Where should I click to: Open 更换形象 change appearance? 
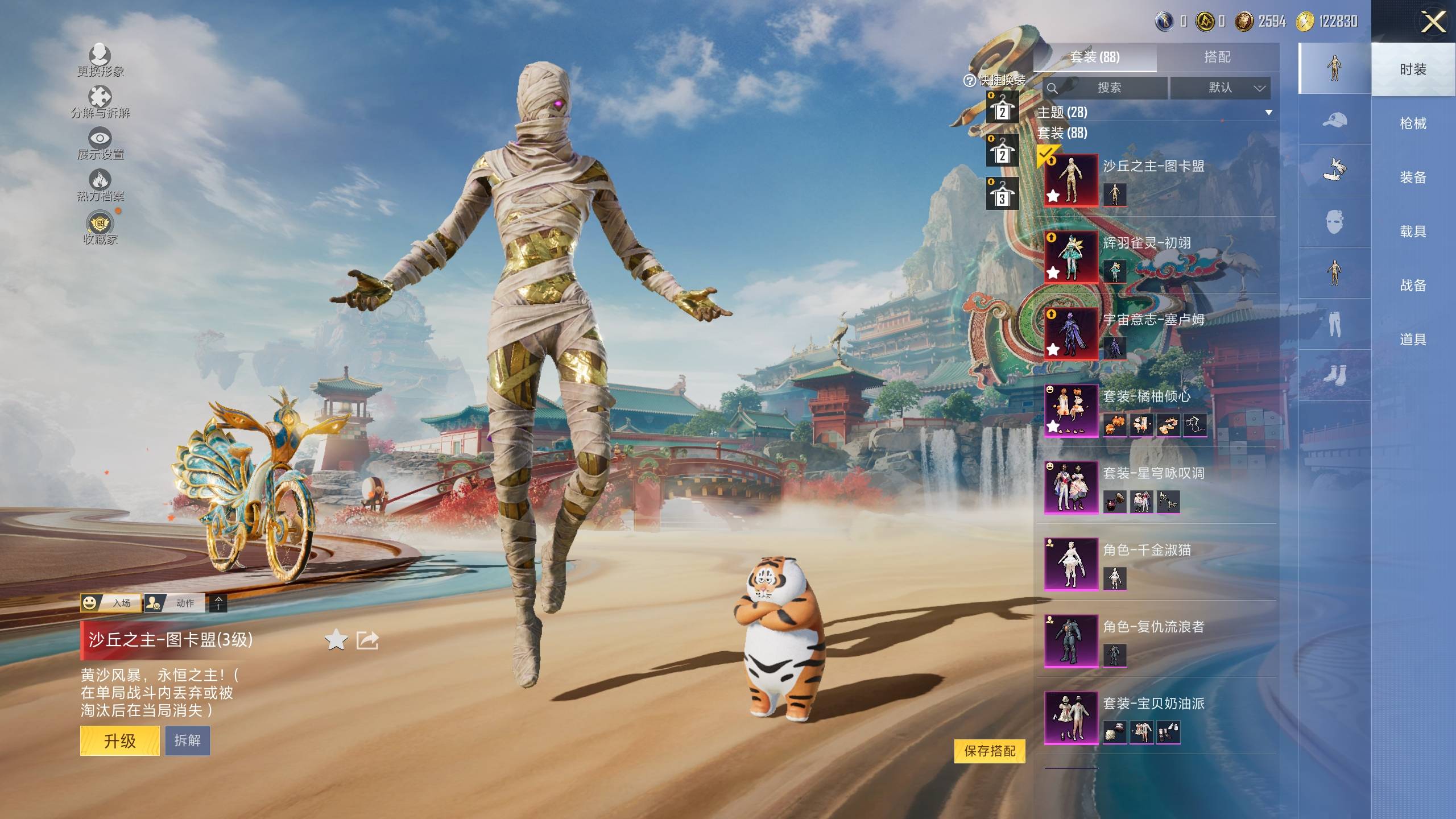coord(100,60)
